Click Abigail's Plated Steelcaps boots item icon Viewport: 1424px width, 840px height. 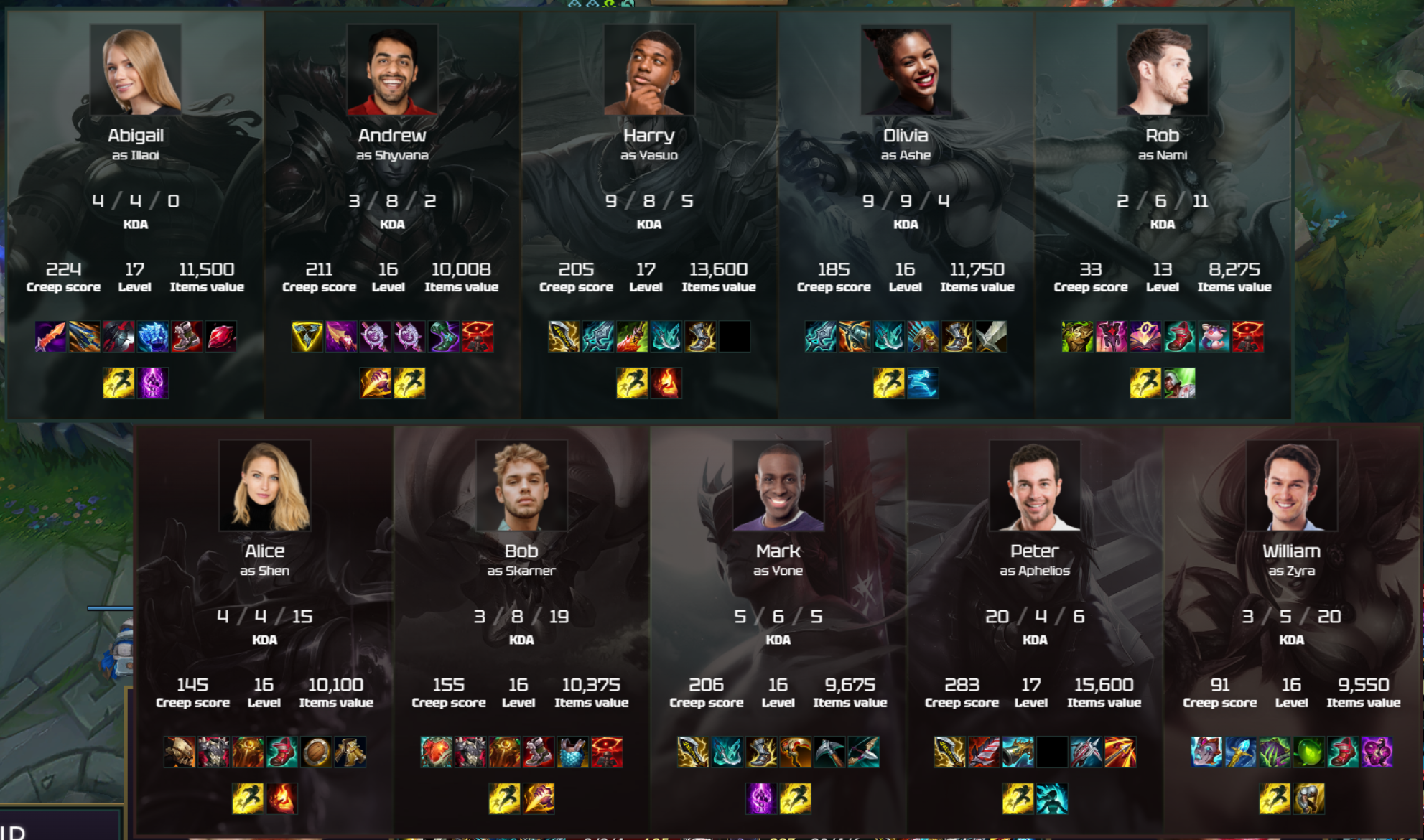point(187,337)
